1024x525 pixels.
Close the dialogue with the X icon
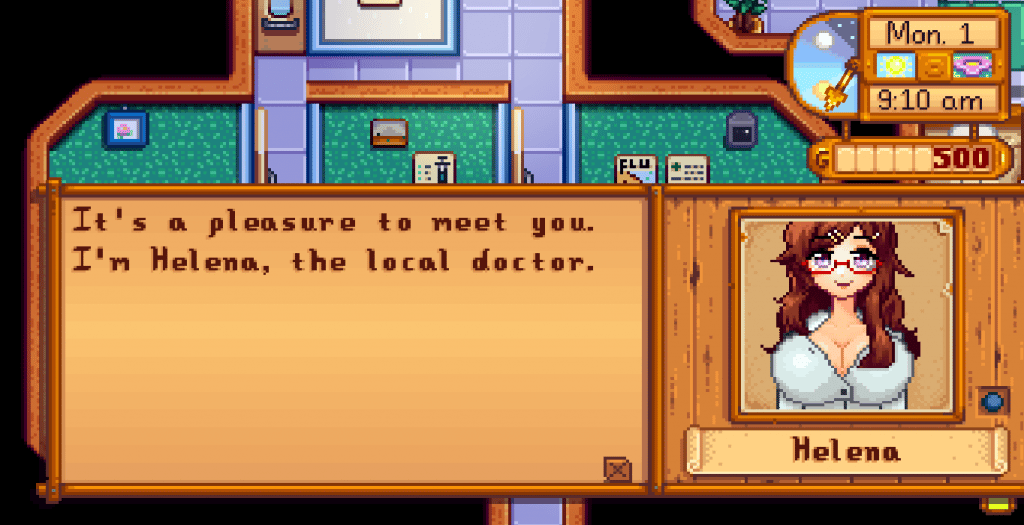pos(618,468)
